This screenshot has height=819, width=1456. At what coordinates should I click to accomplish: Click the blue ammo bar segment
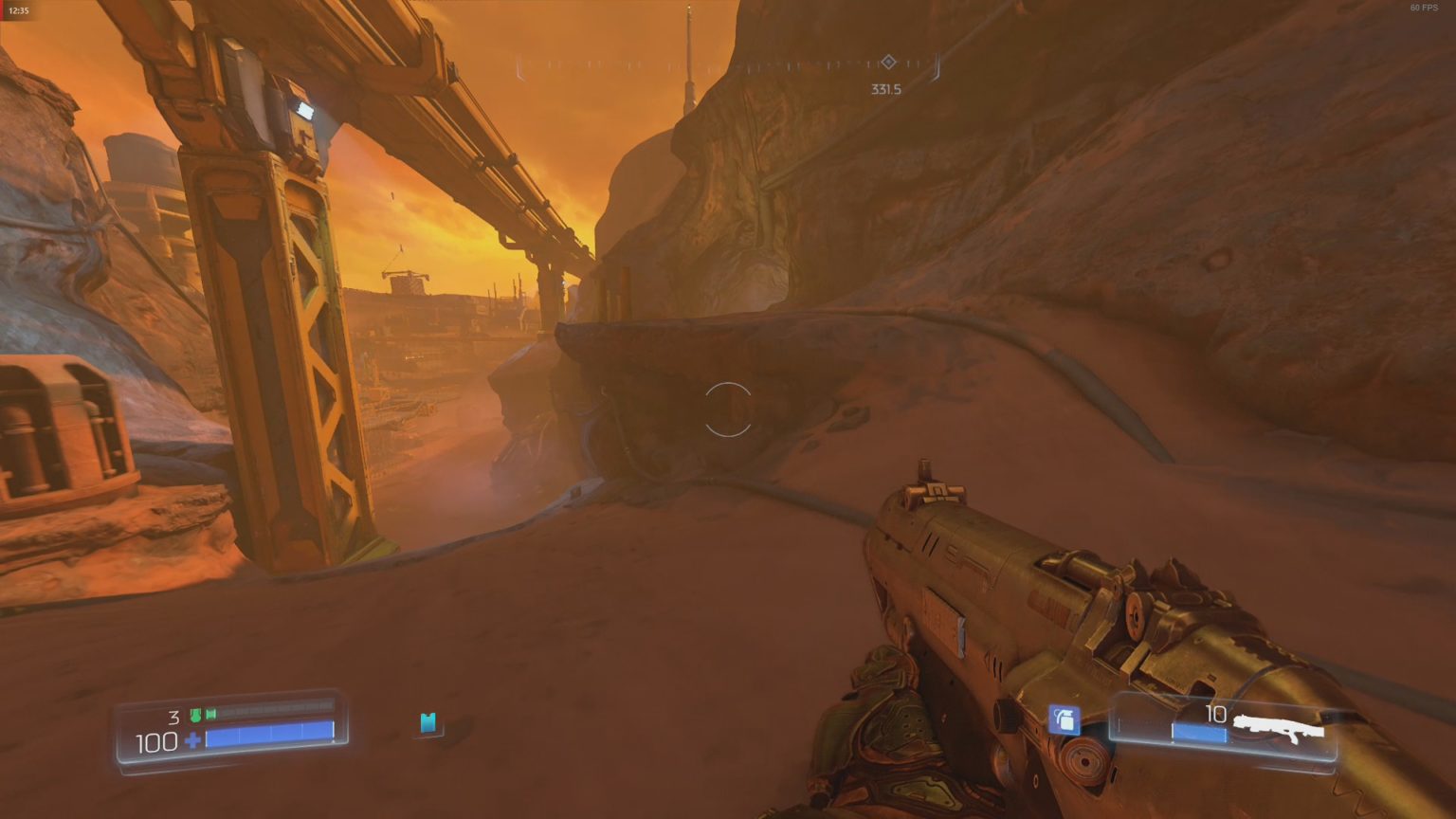point(1198,733)
